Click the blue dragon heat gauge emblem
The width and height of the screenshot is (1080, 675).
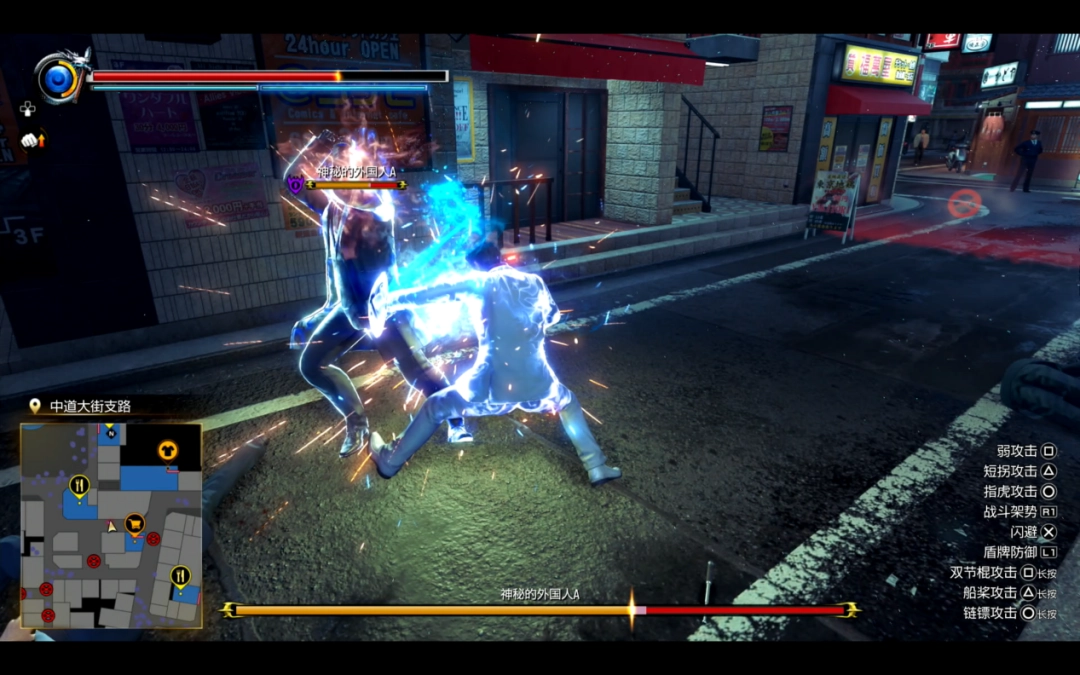(60, 77)
